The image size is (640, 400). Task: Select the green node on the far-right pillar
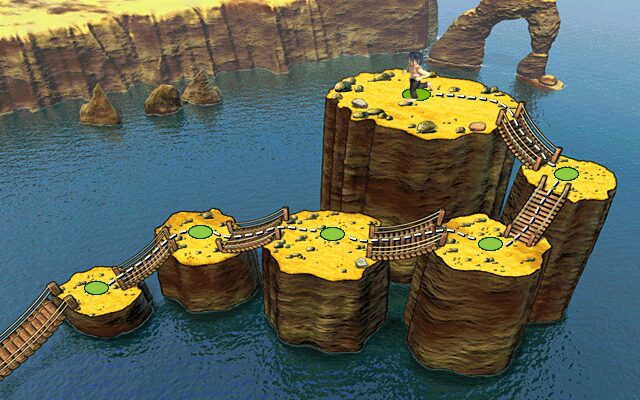[x=566, y=174]
